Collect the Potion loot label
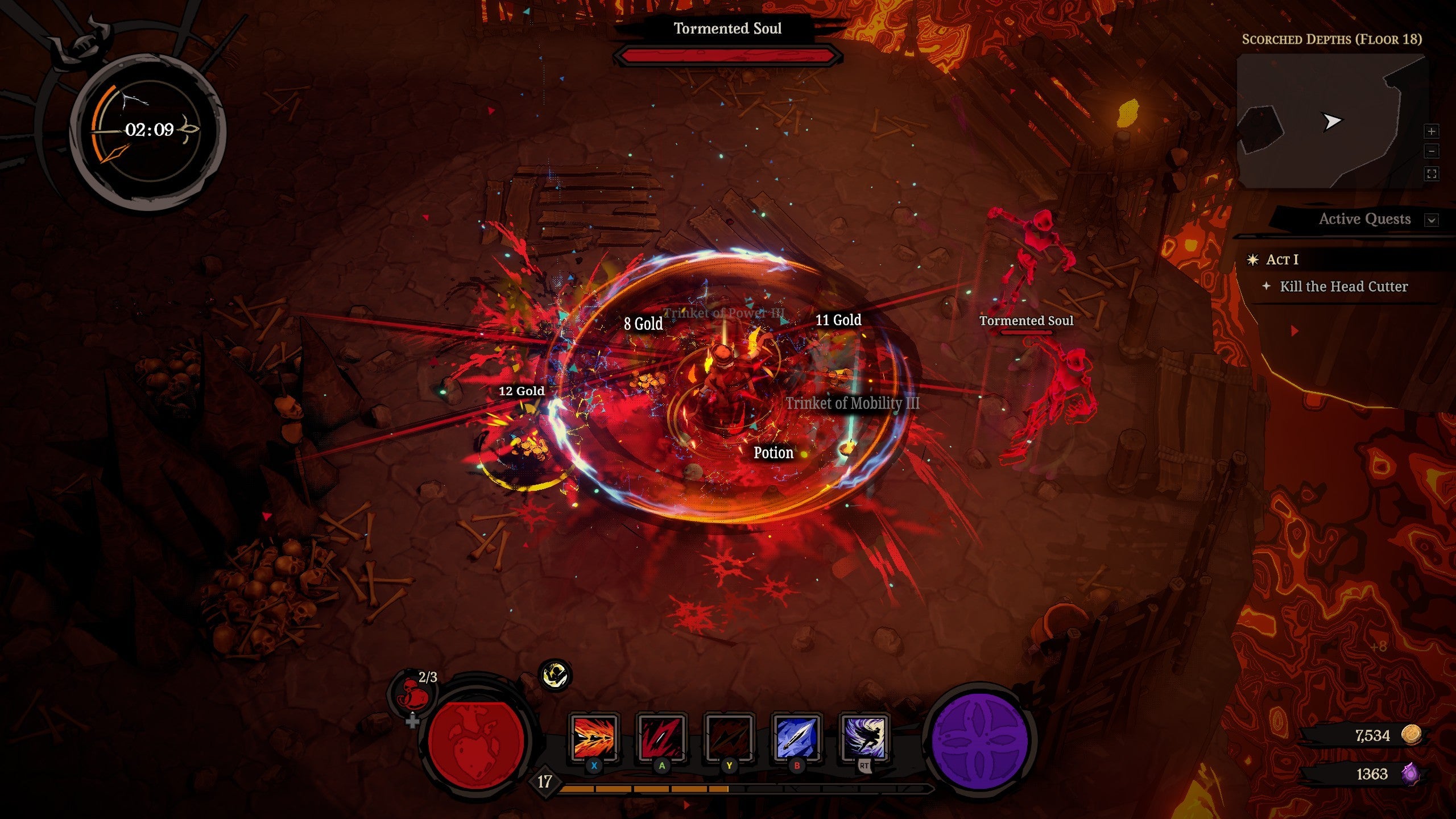 773,453
